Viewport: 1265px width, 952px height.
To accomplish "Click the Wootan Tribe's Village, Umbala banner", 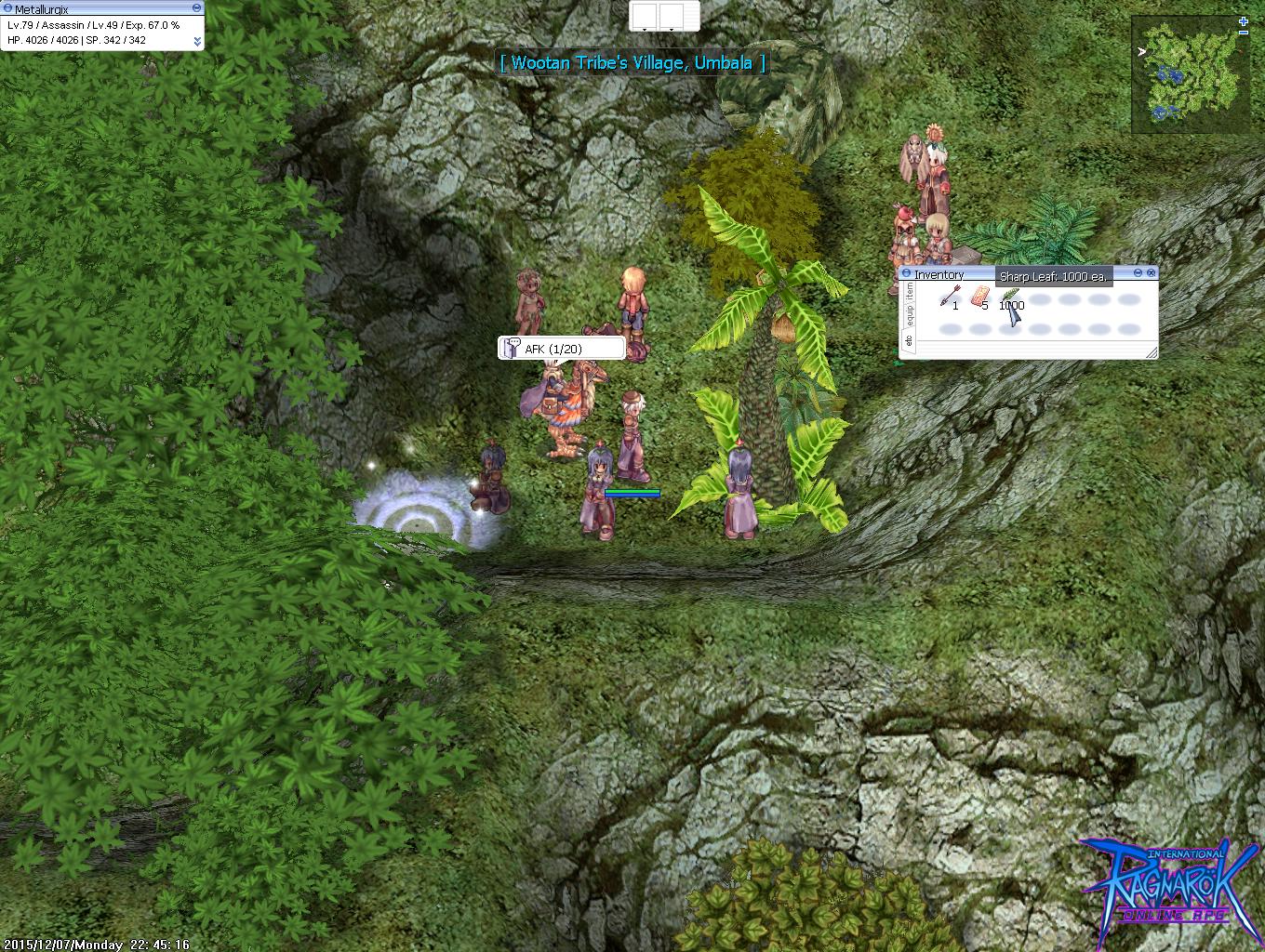I will point(632,63).
